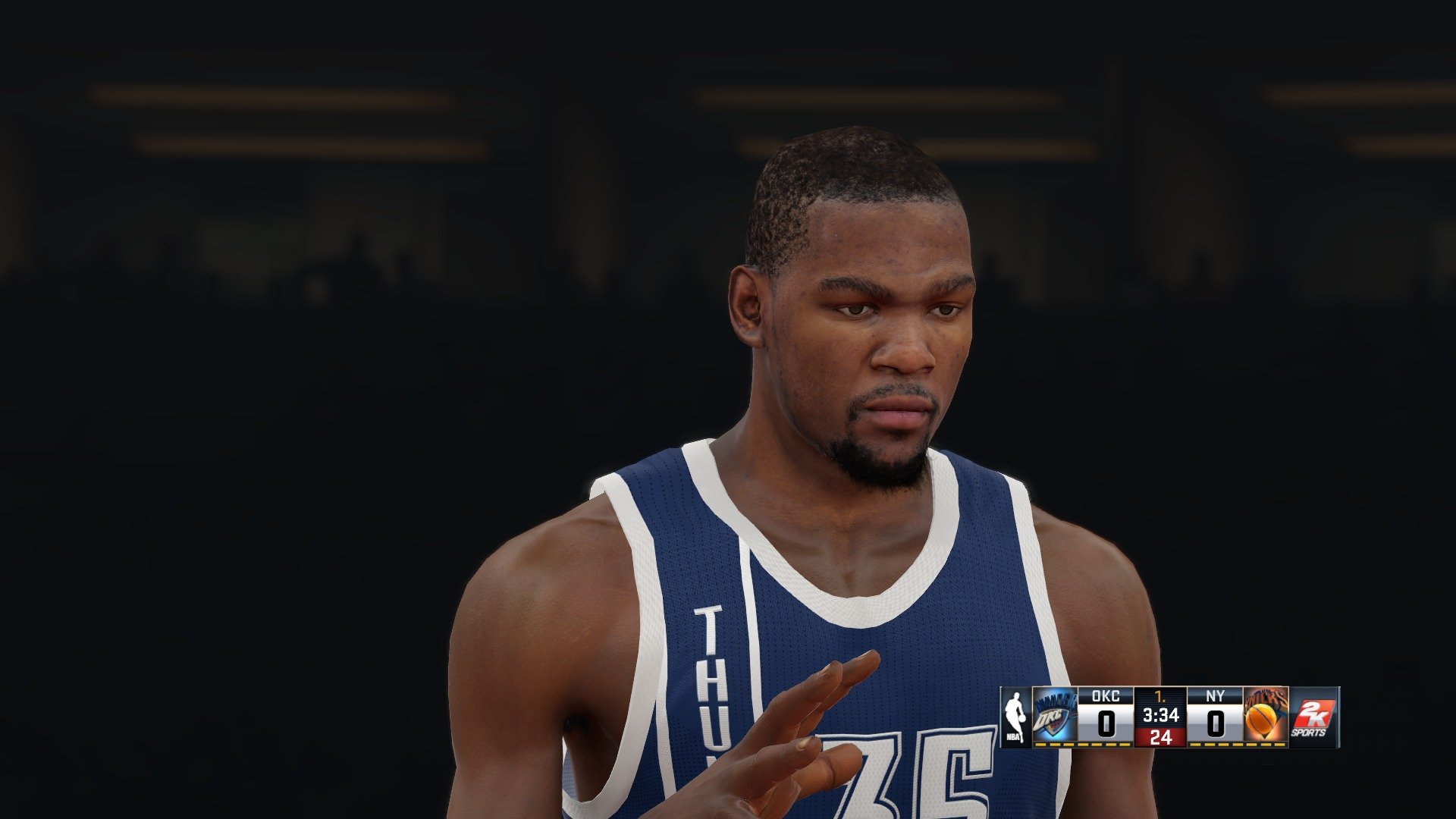The image size is (1456, 819).
Task: Toggle an OKC timeout indicator dash
Action: tap(1081, 745)
